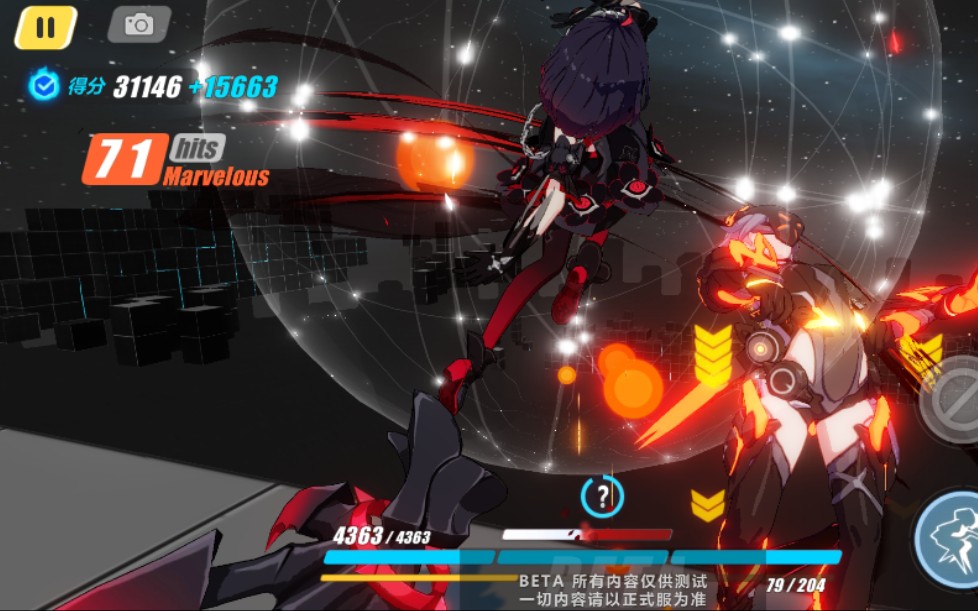Open the camera screenshot mode

click(x=139, y=25)
